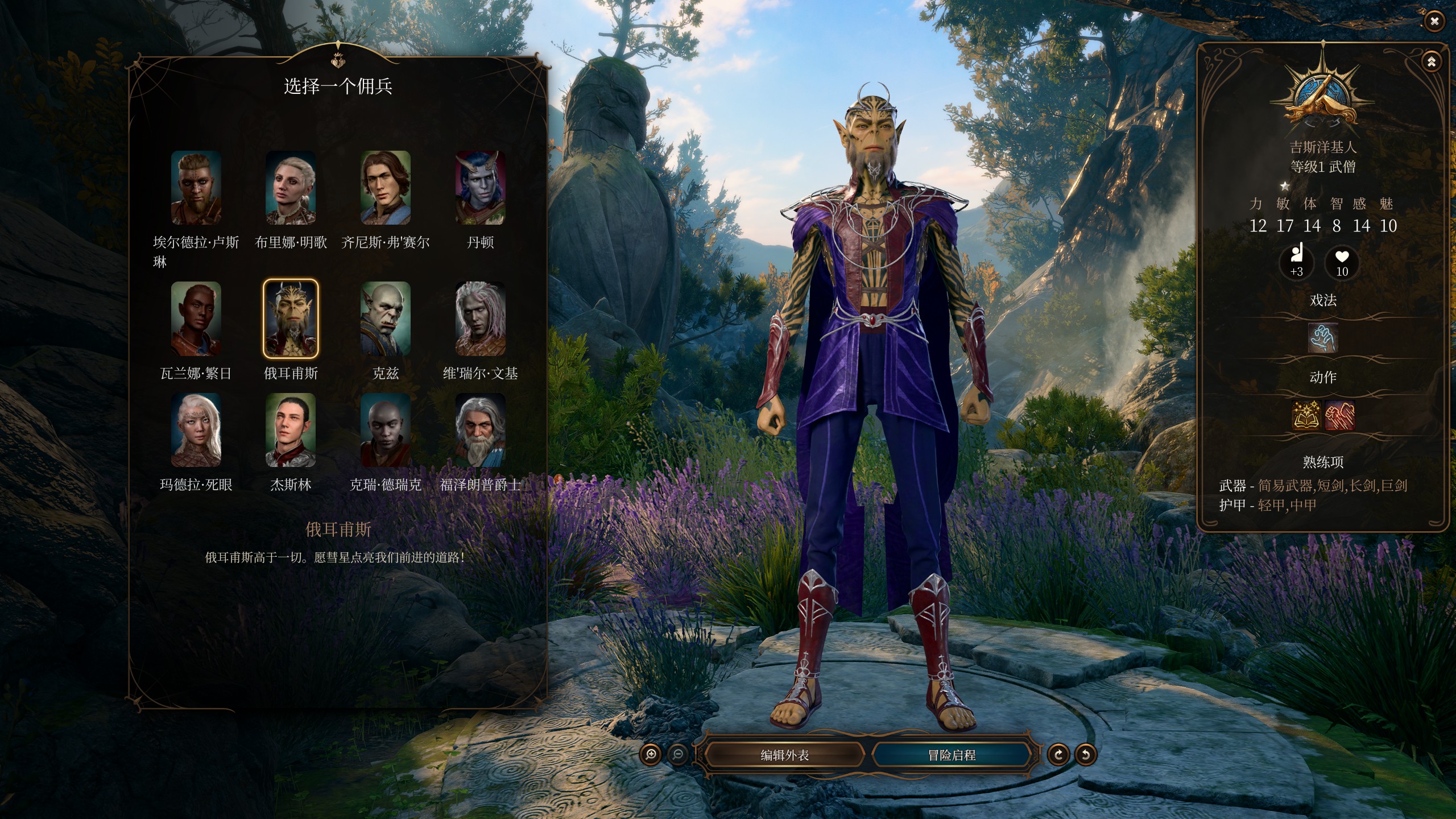This screenshot has height=819, width=1456.
Task: Click the highlighted 俄耳甫斯 portrait
Action: 291,318
